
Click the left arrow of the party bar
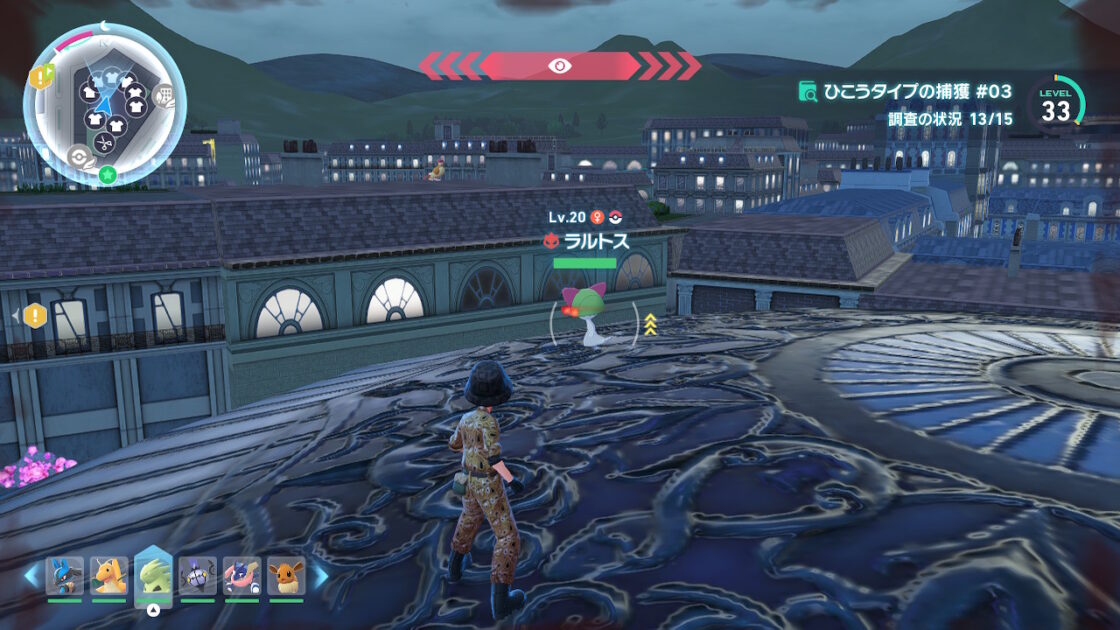(x=32, y=576)
